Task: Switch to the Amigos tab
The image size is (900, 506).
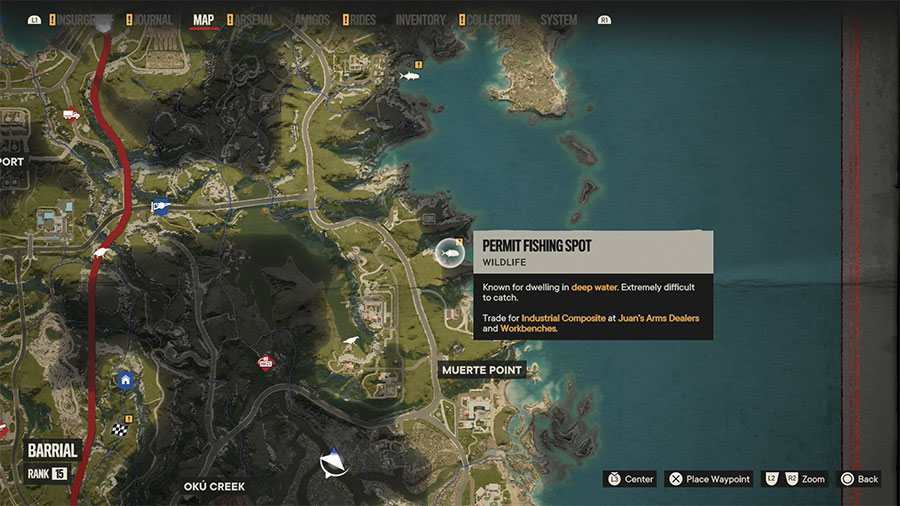Action: [x=312, y=20]
